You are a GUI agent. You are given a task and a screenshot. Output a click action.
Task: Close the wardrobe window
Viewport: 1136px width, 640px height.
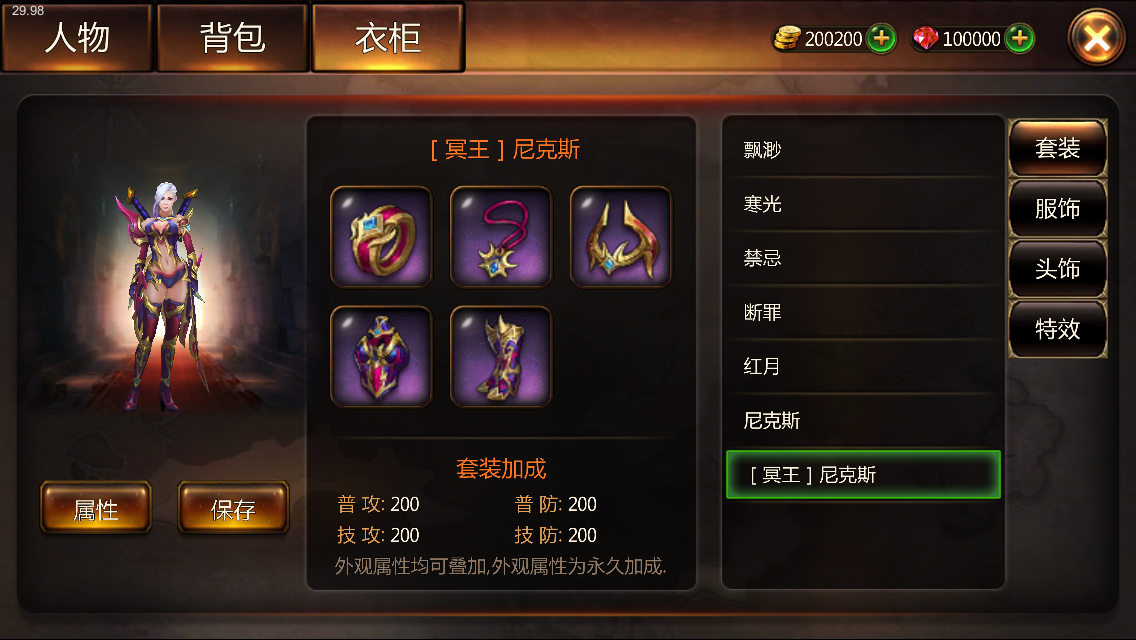pos(1096,38)
